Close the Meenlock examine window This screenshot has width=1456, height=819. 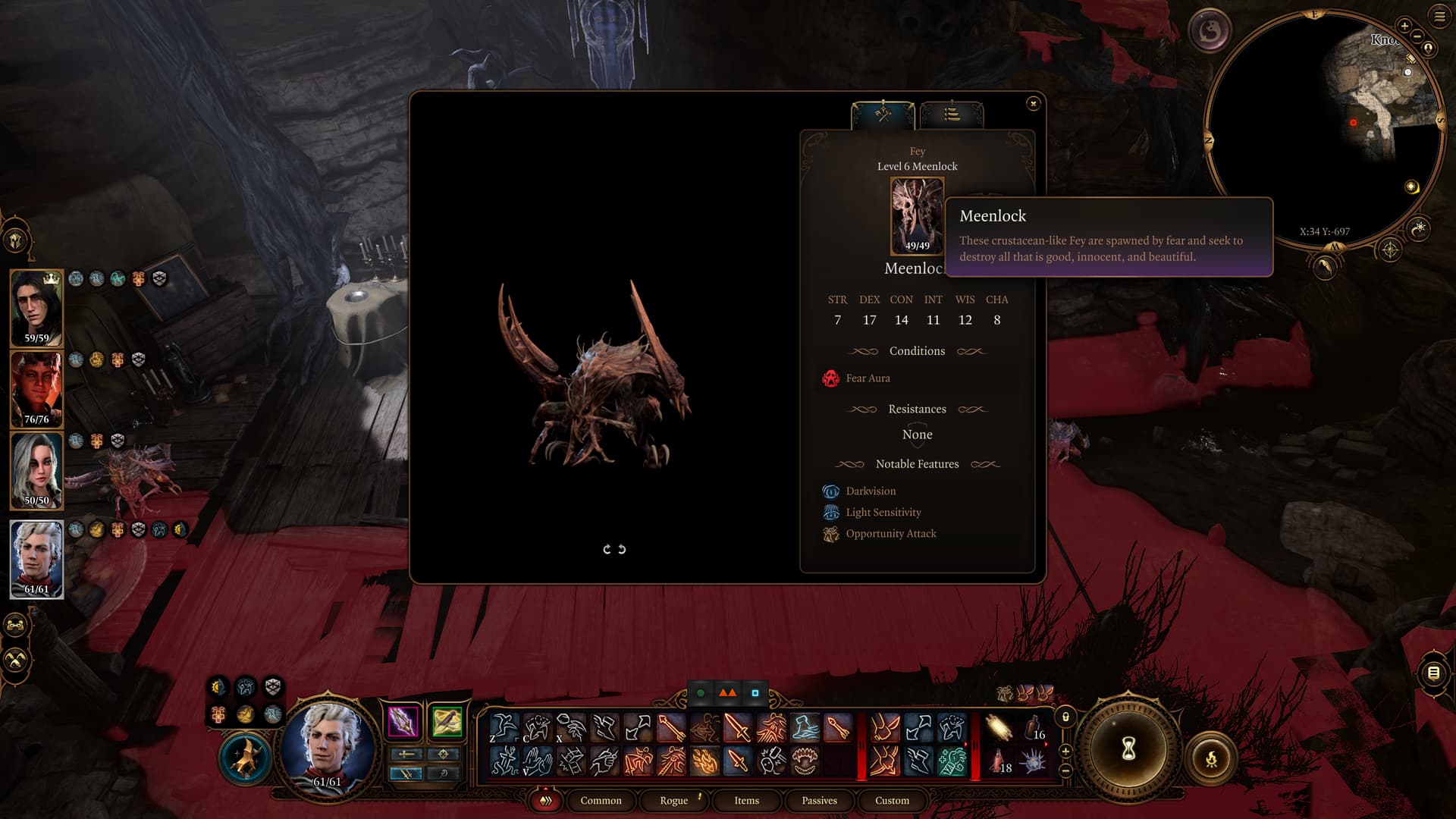(x=1033, y=104)
